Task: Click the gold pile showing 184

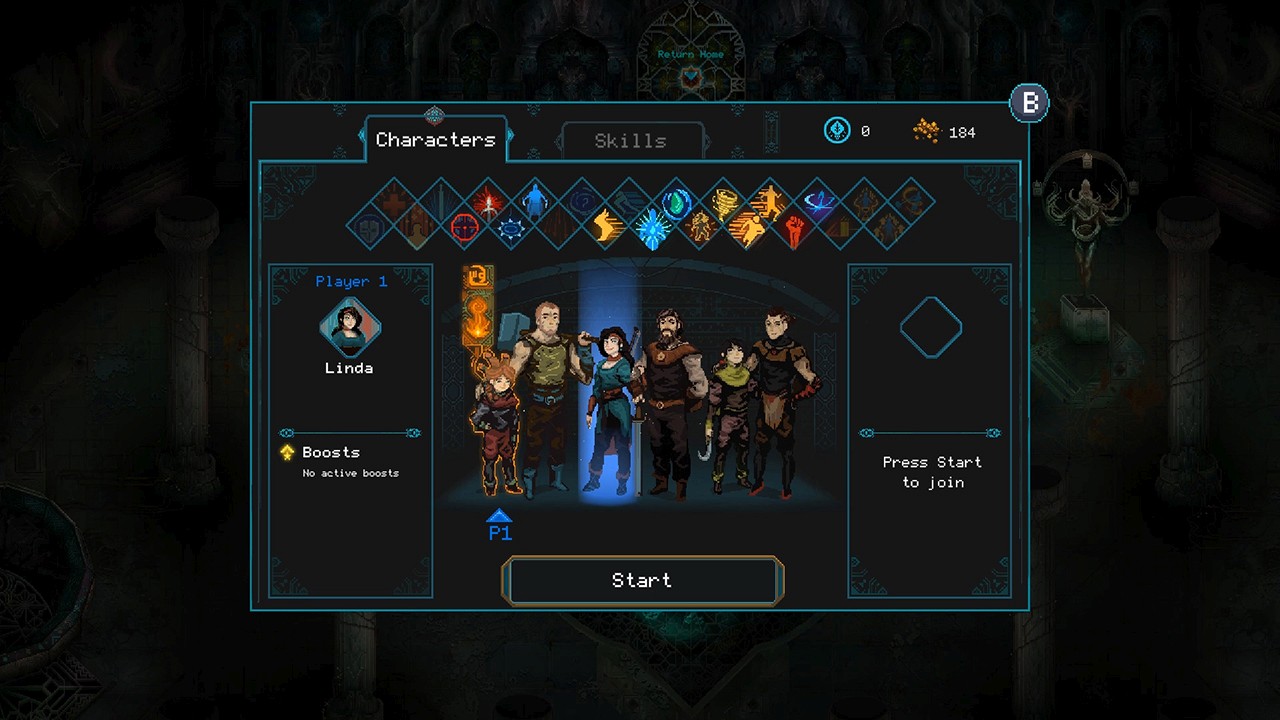Action: pyautogui.click(x=927, y=131)
